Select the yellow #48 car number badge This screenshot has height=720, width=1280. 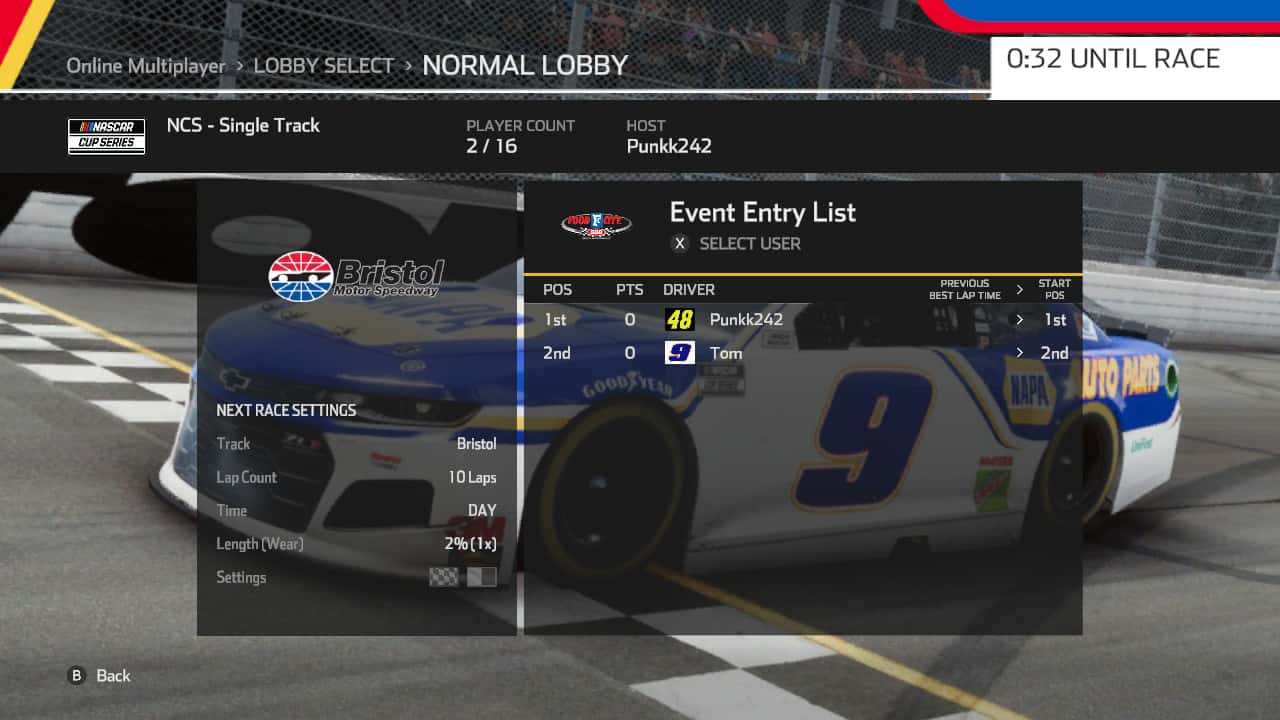pos(681,319)
